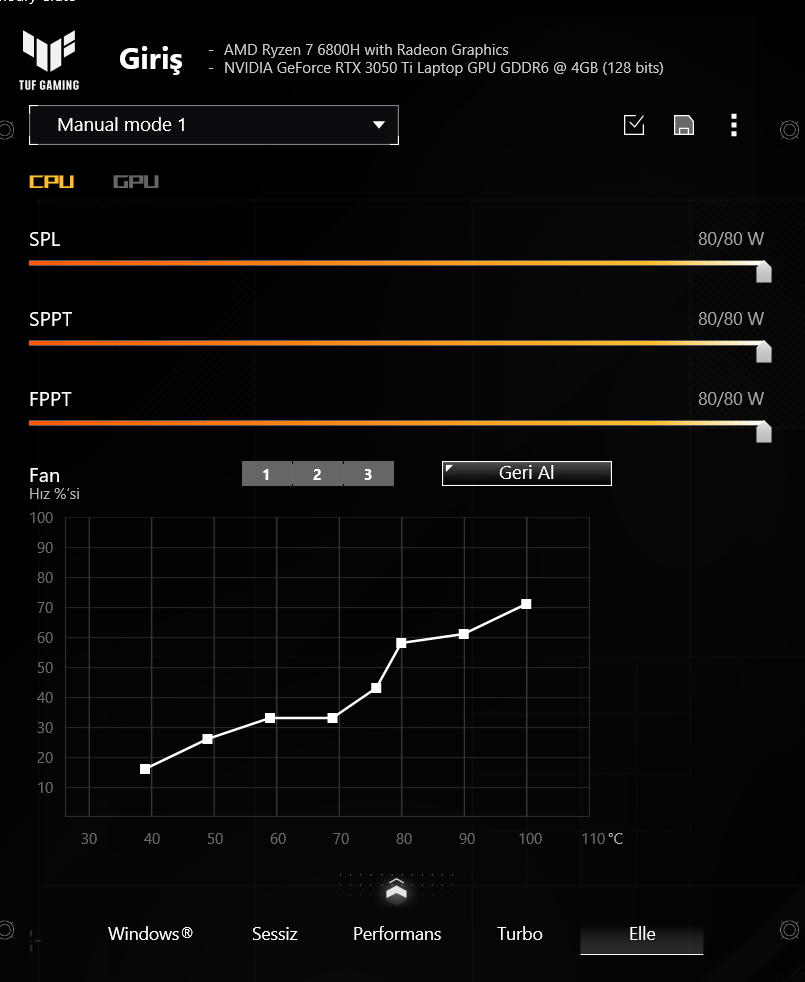805x982 pixels.
Task: Switch to the GPU tab
Action: click(136, 182)
